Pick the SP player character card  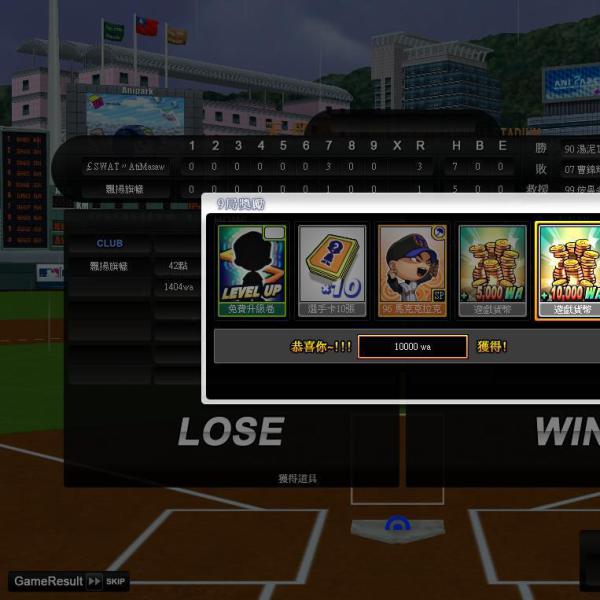point(412,270)
